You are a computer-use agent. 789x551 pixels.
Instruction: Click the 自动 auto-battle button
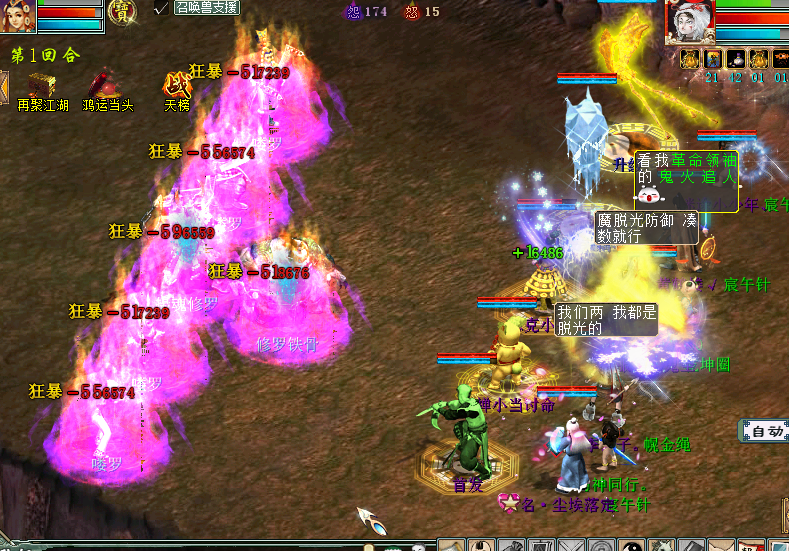coord(765,431)
